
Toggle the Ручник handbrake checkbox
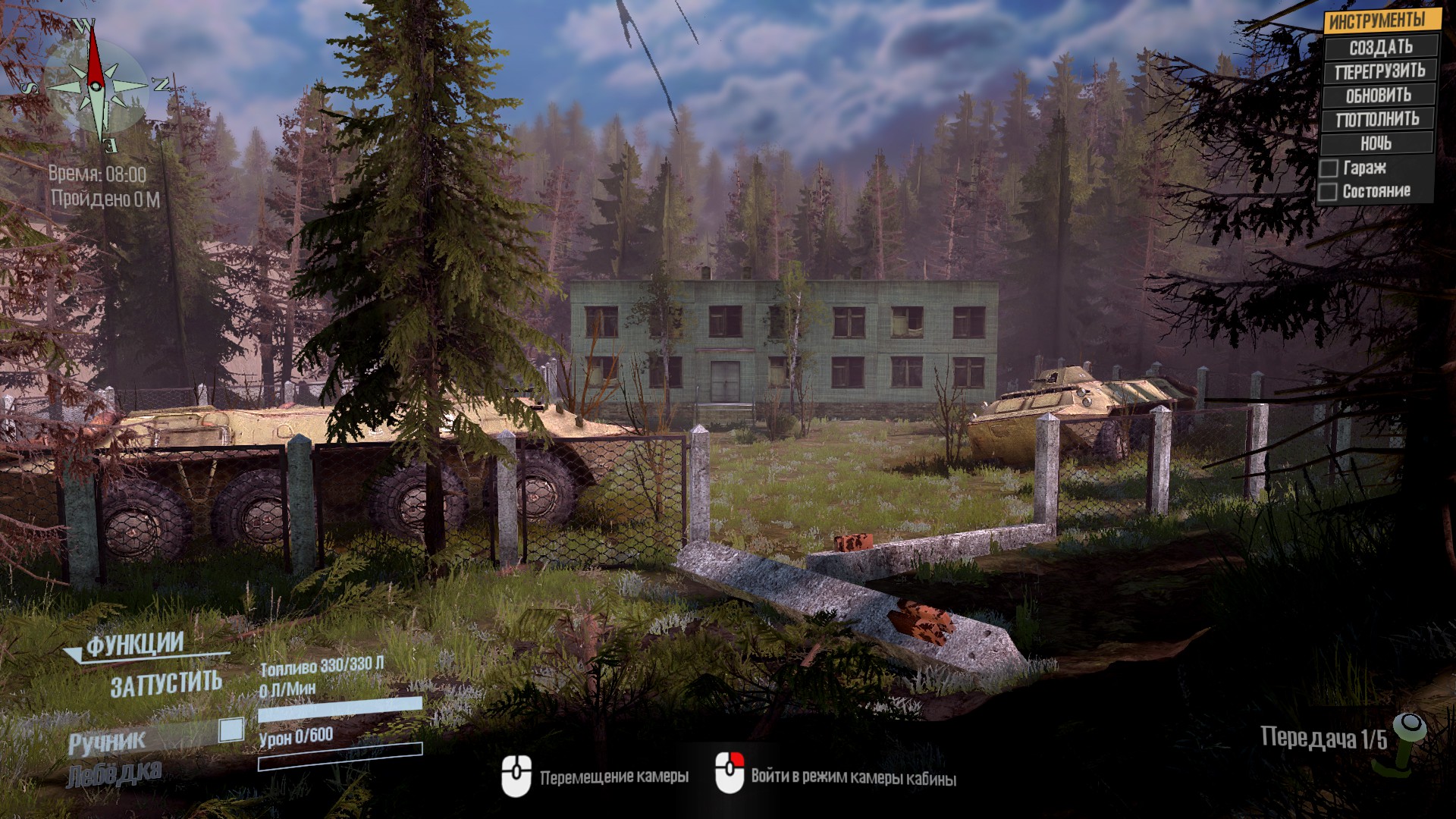point(231,730)
